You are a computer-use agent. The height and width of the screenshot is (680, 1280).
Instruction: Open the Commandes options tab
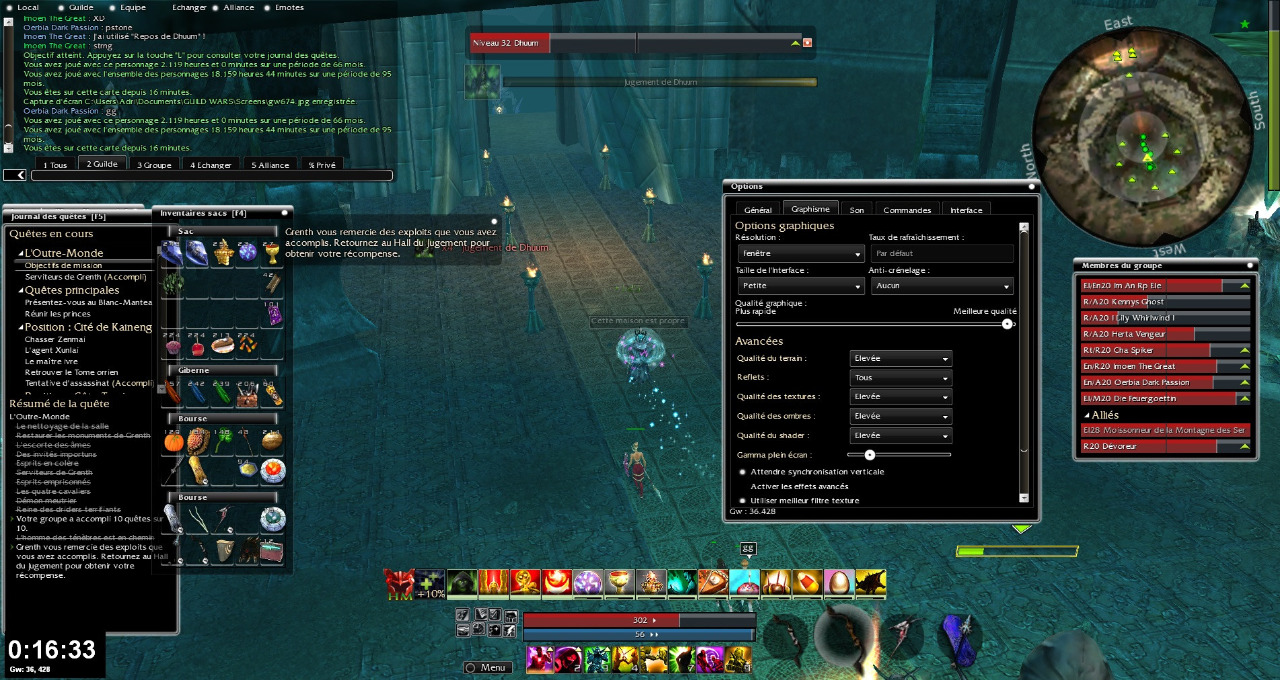907,210
